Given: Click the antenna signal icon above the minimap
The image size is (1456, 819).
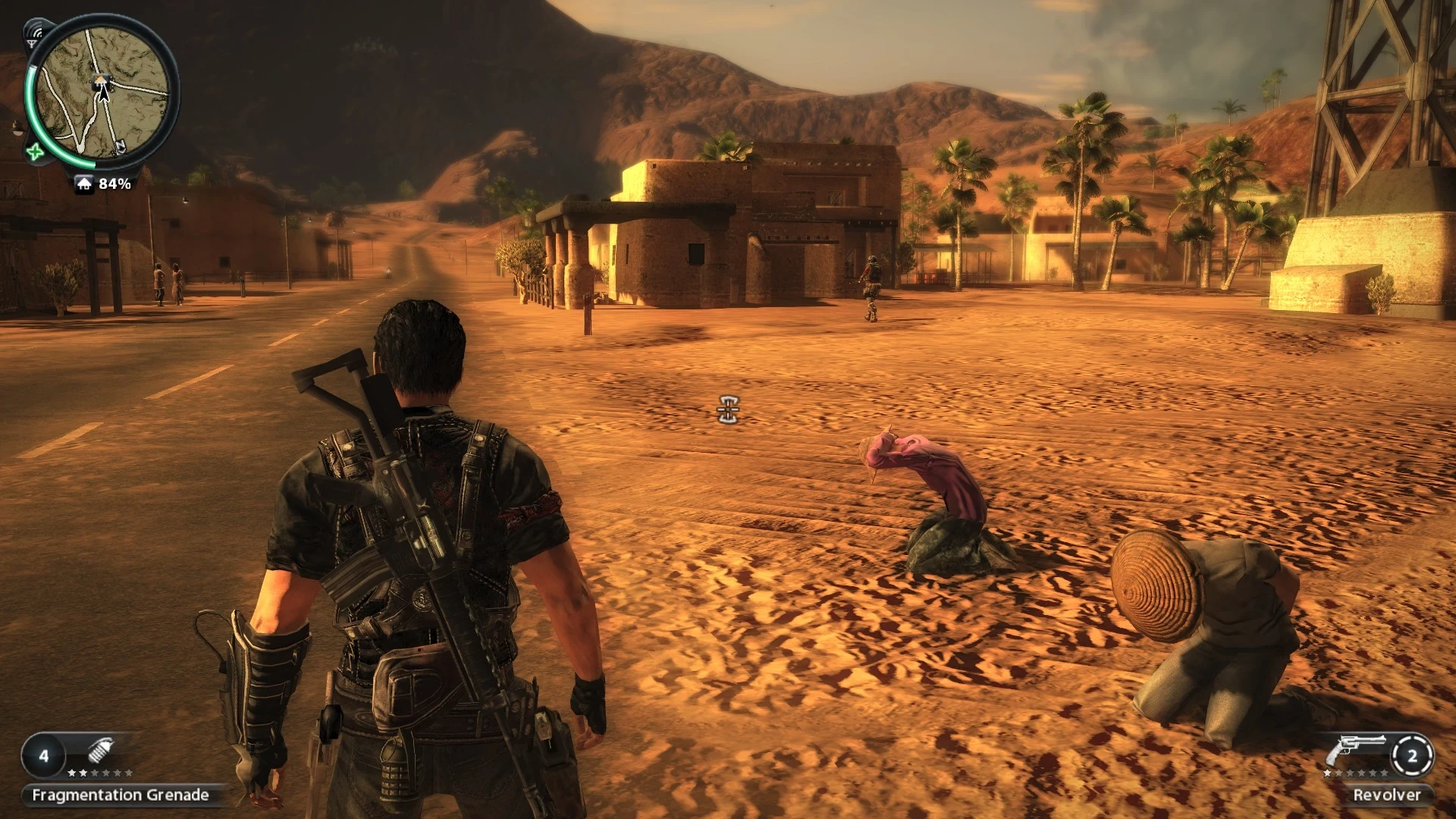Looking at the screenshot, I should click(x=35, y=32).
